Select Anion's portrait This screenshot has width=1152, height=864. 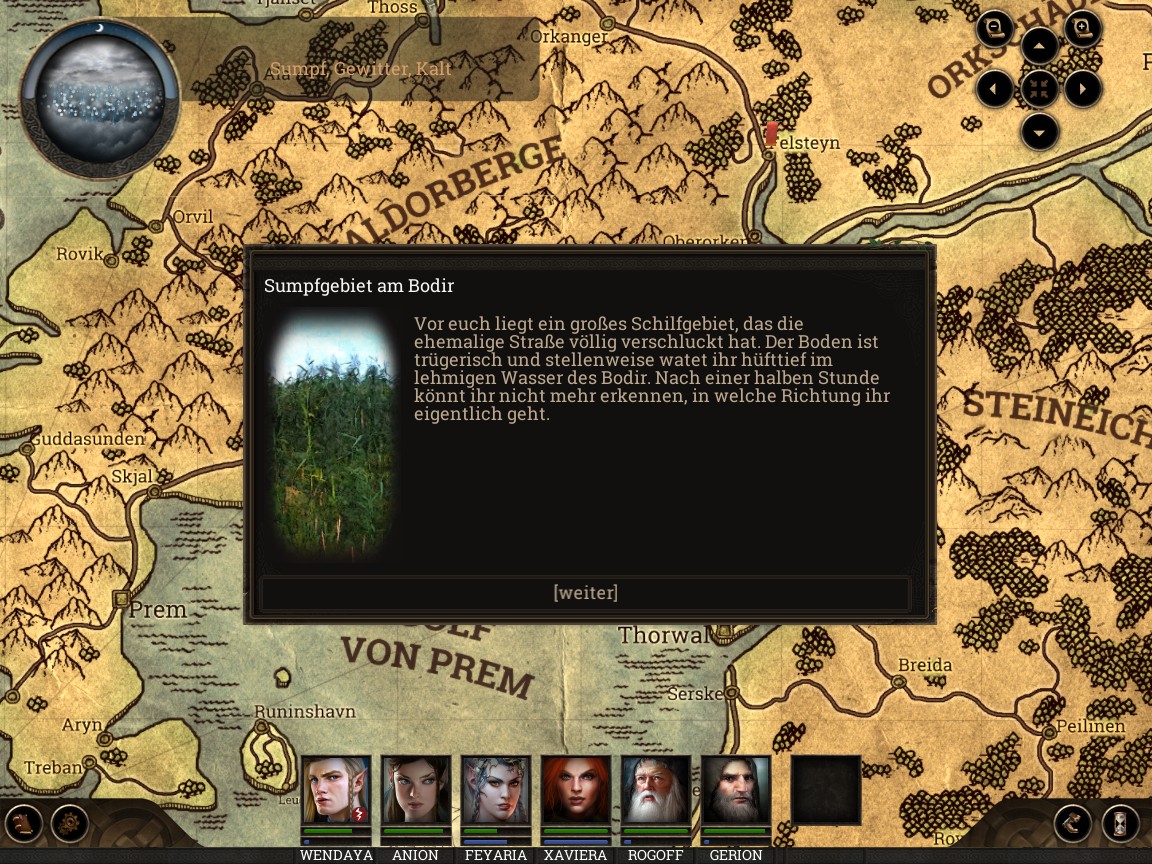click(x=416, y=790)
